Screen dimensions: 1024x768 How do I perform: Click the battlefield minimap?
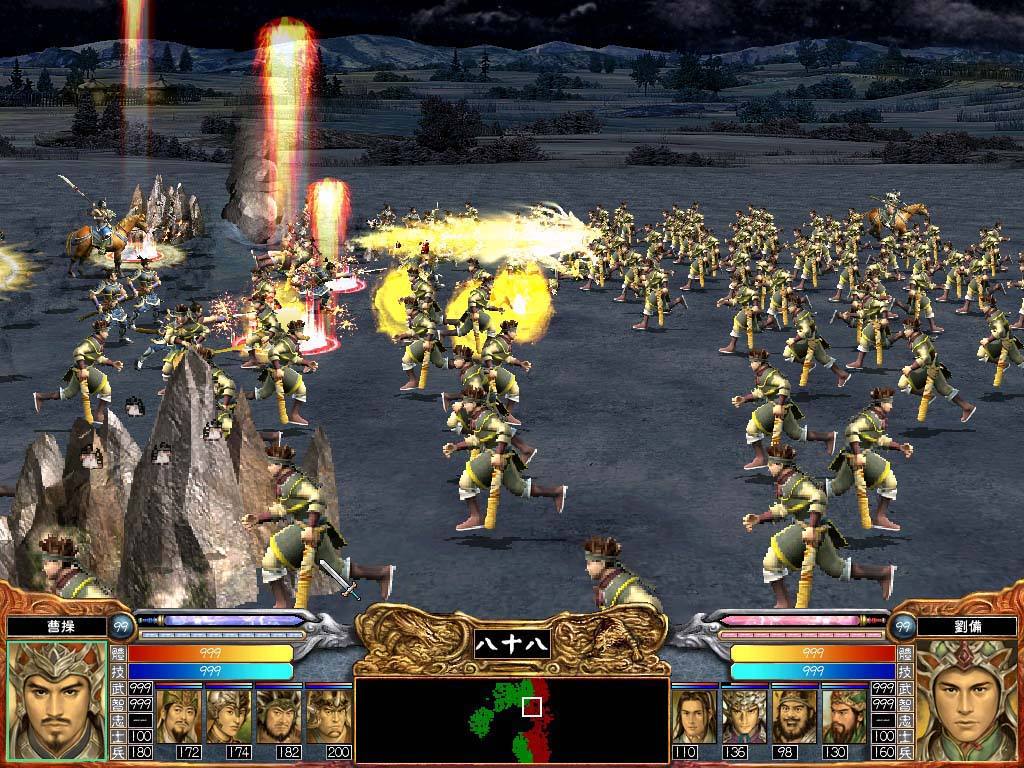click(x=511, y=720)
